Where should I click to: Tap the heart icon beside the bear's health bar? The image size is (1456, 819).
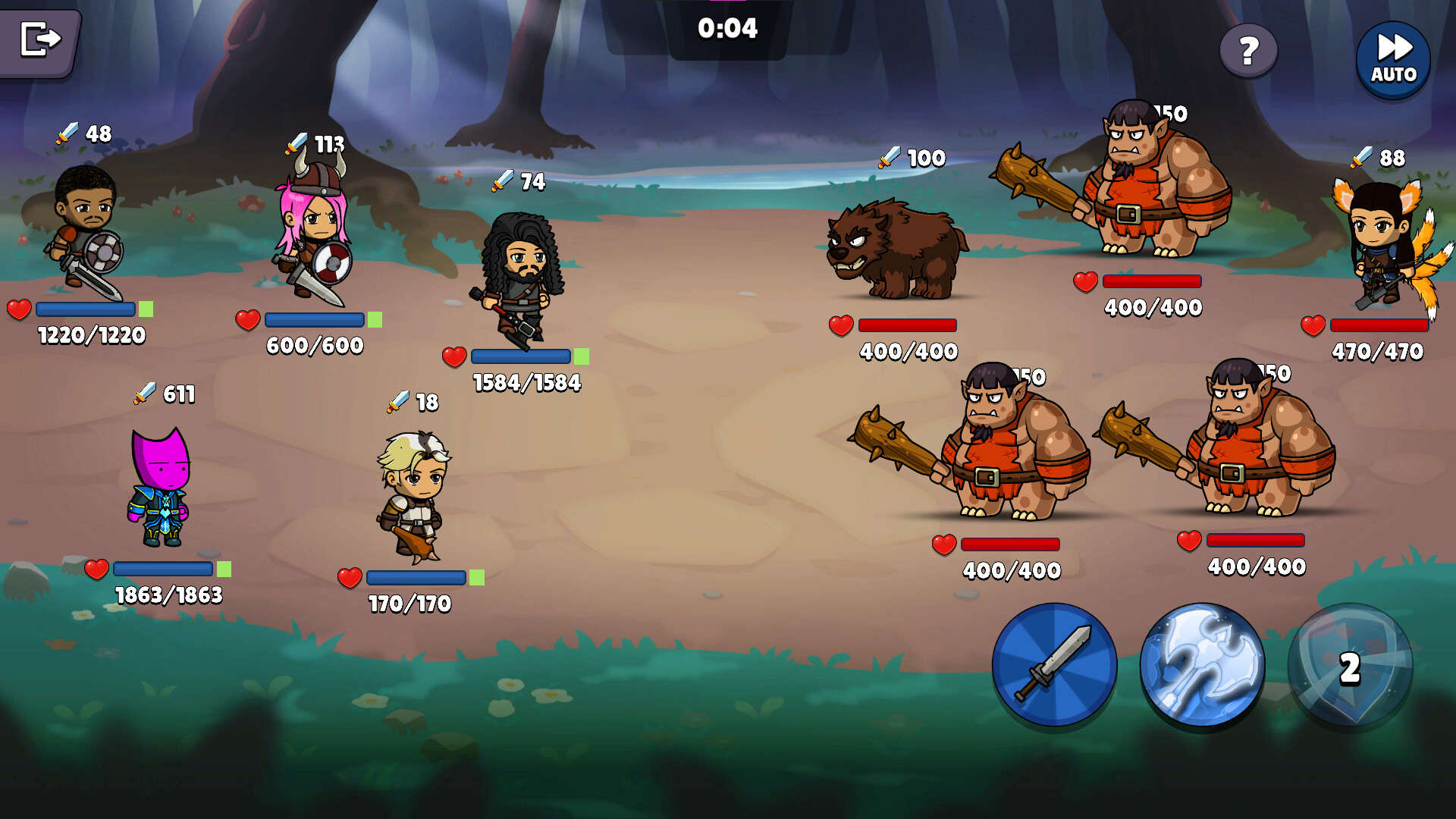click(840, 325)
